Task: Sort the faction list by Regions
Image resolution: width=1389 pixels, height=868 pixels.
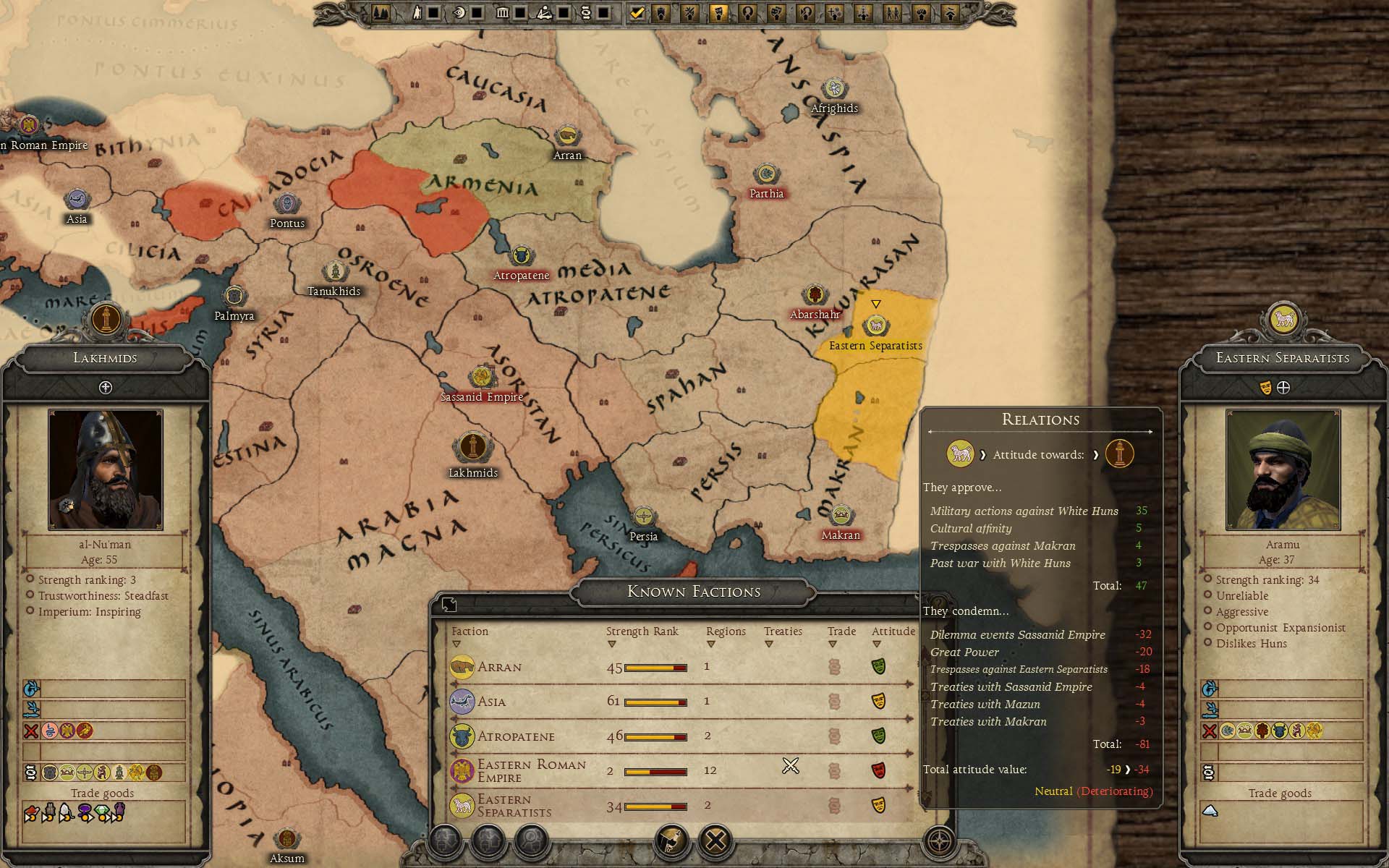Action: click(725, 632)
